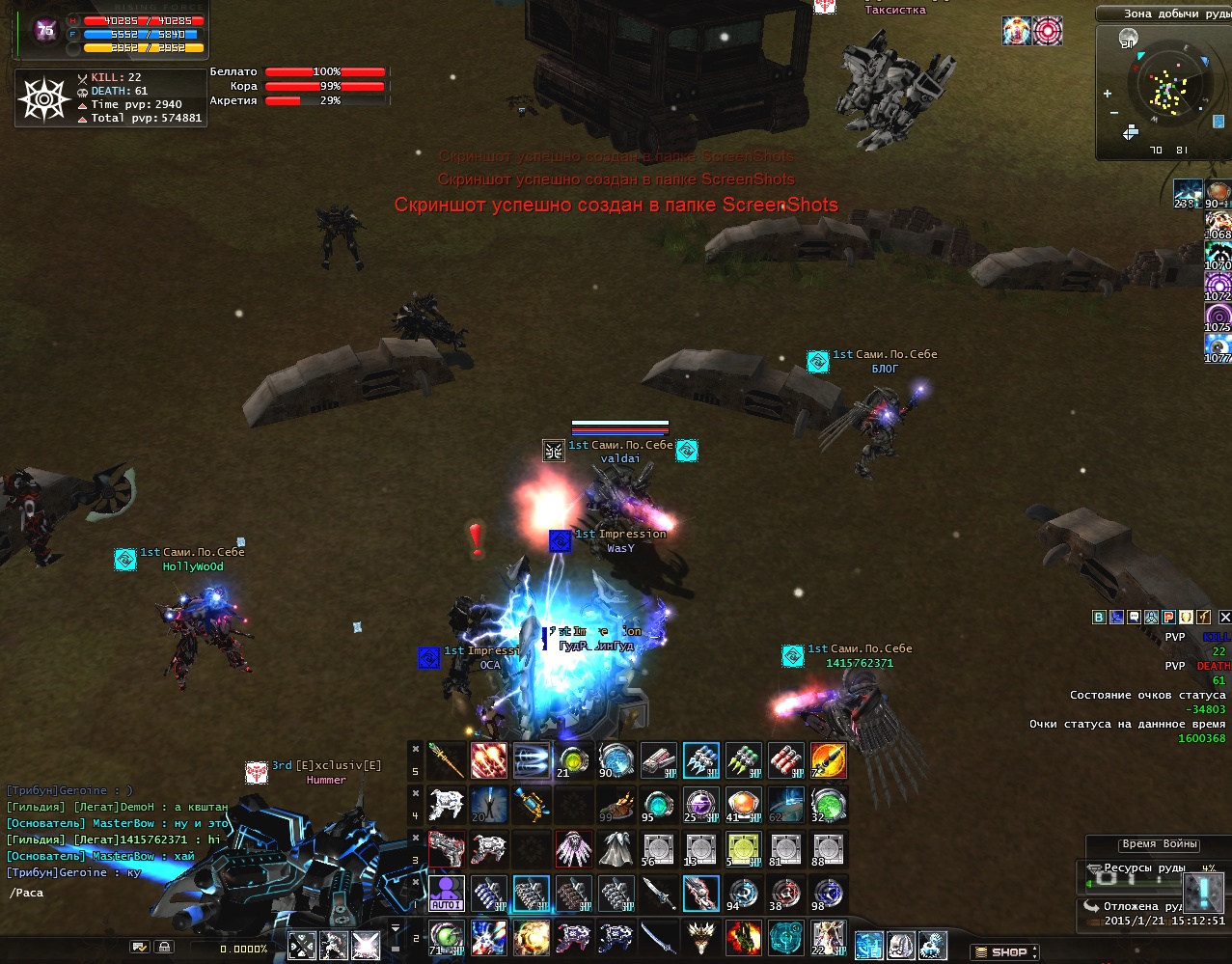Activate the red triple fireball skill

tap(489, 760)
